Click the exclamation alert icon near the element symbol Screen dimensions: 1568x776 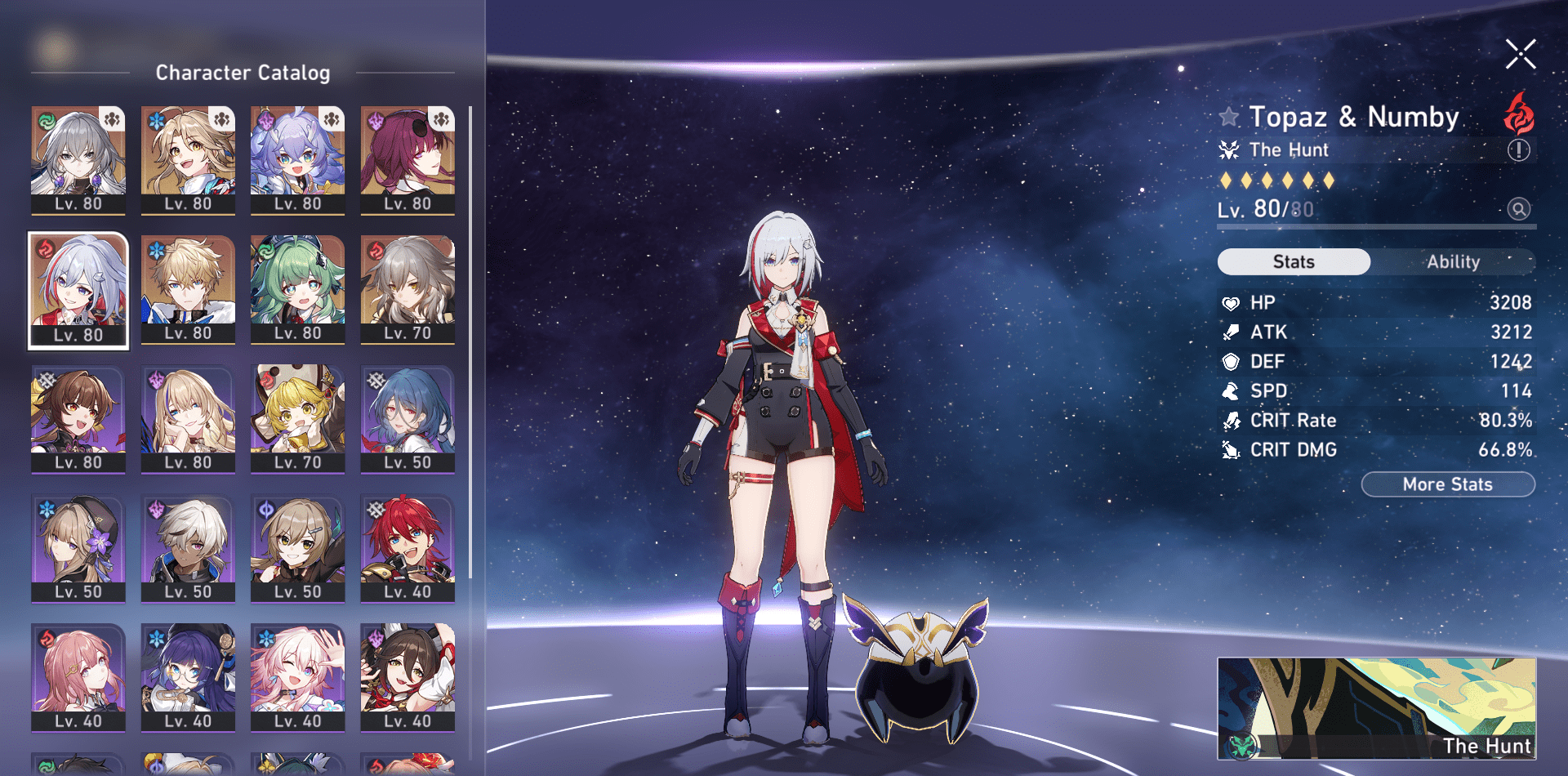pos(1519,150)
